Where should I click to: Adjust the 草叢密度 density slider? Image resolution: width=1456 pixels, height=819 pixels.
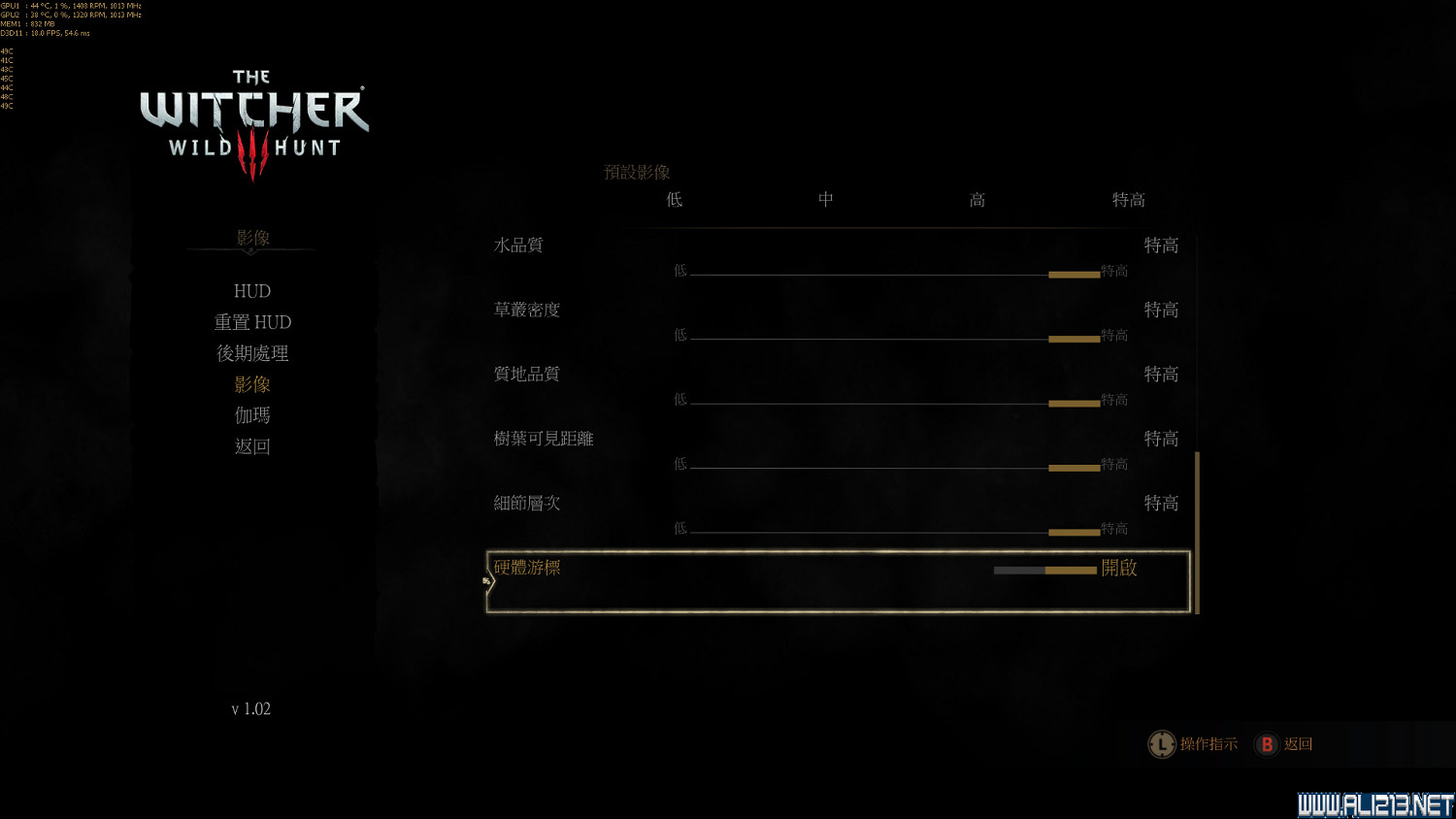[x=1074, y=338]
